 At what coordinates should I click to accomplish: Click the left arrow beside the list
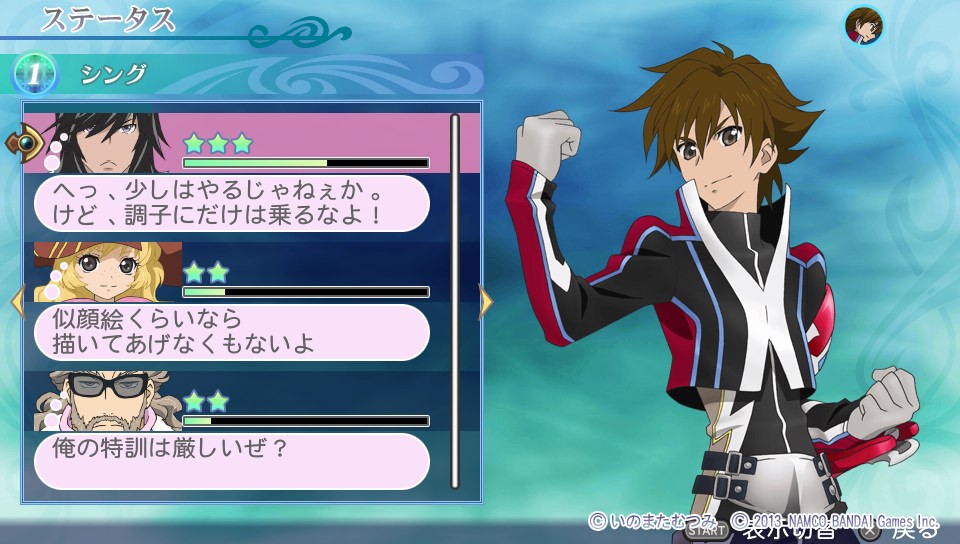tap(16, 302)
